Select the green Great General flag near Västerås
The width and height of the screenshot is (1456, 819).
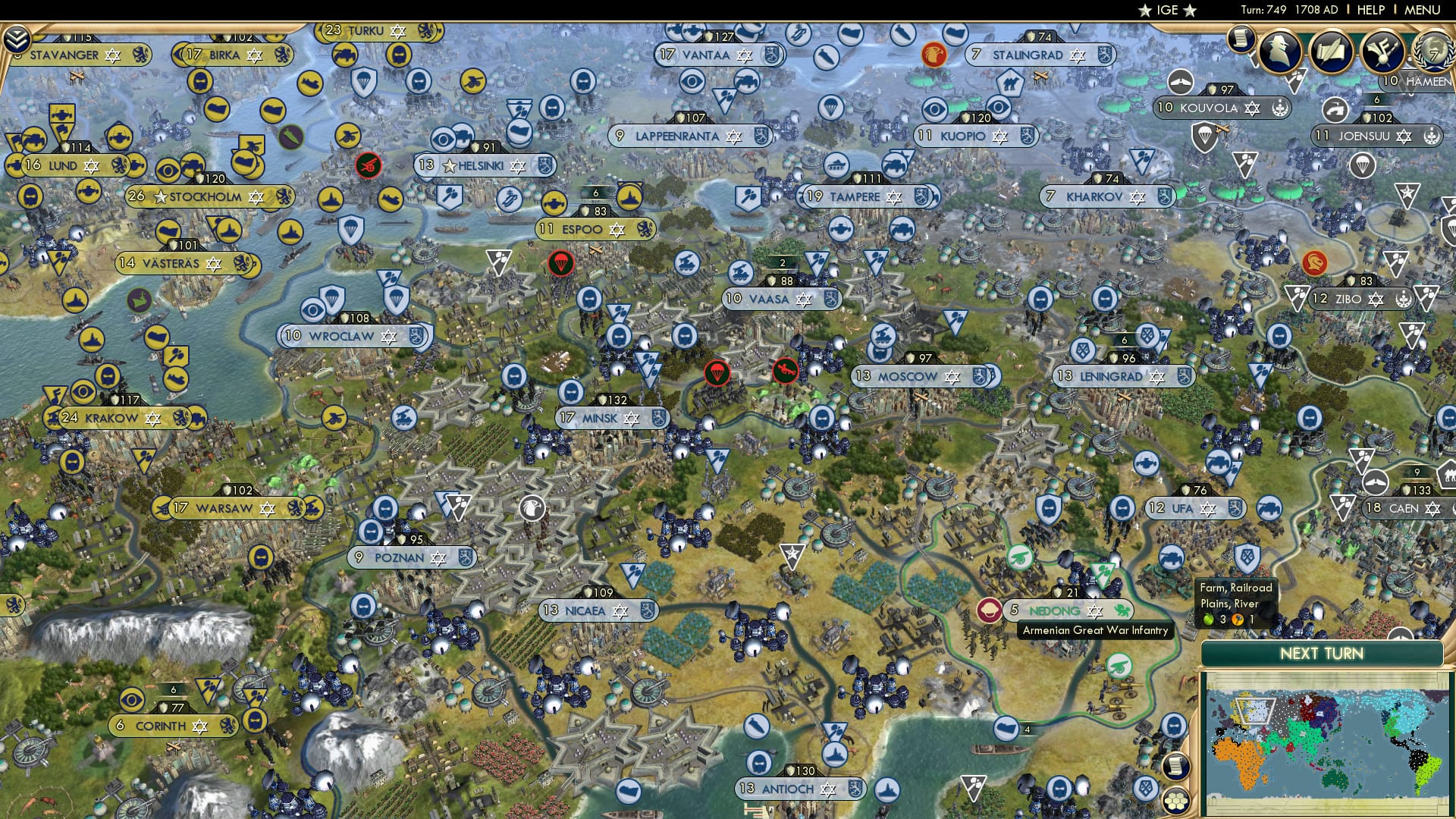pyautogui.click(x=140, y=300)
